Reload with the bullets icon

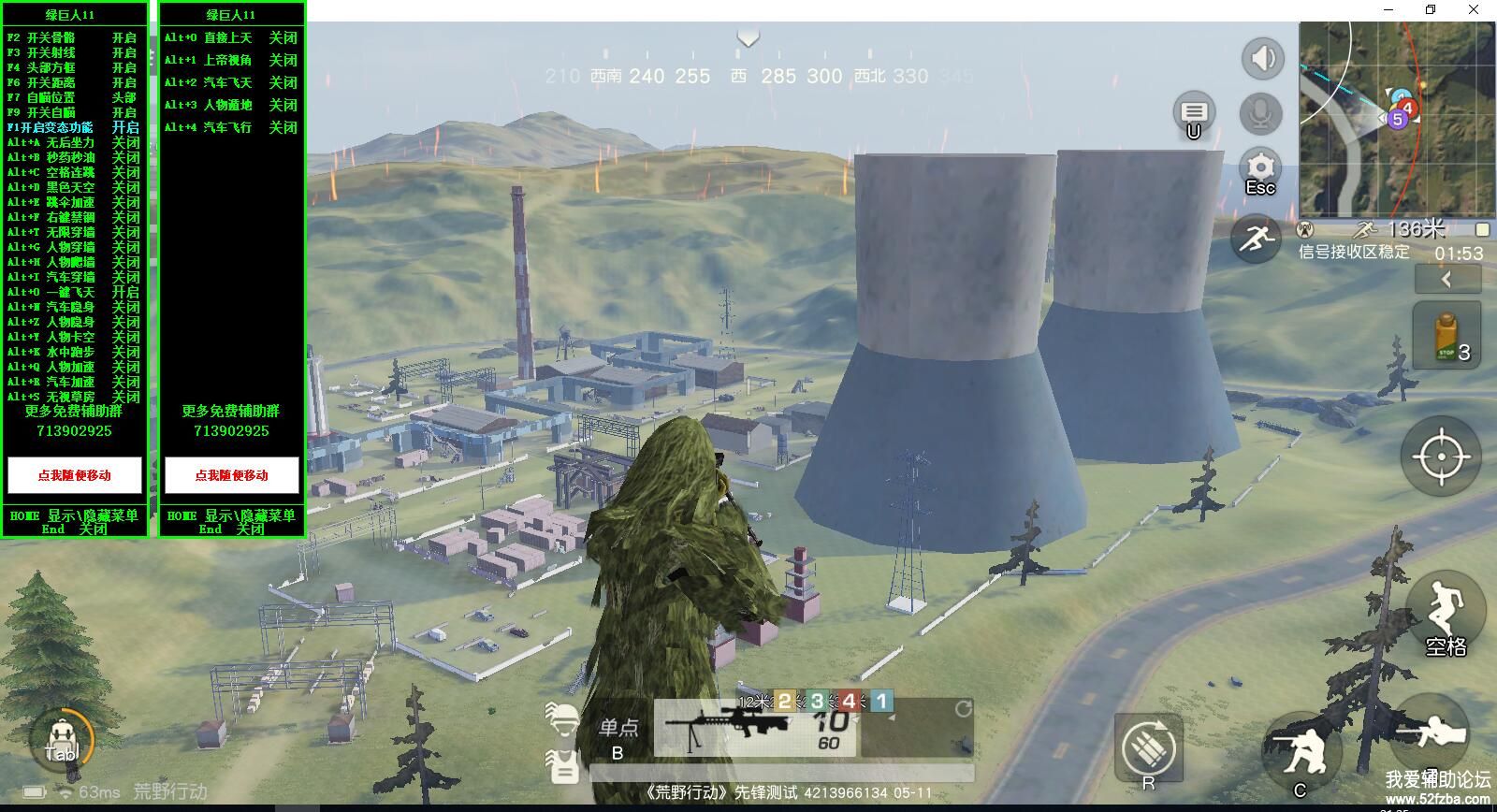coord(1149,747)
